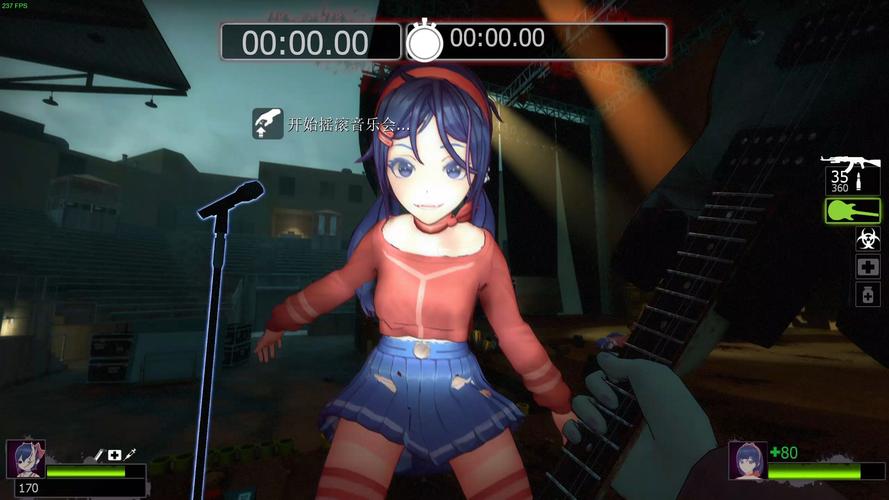Pick the first aid kit slot
This screenshot has width=889, height=500.
tap(867, 266)
